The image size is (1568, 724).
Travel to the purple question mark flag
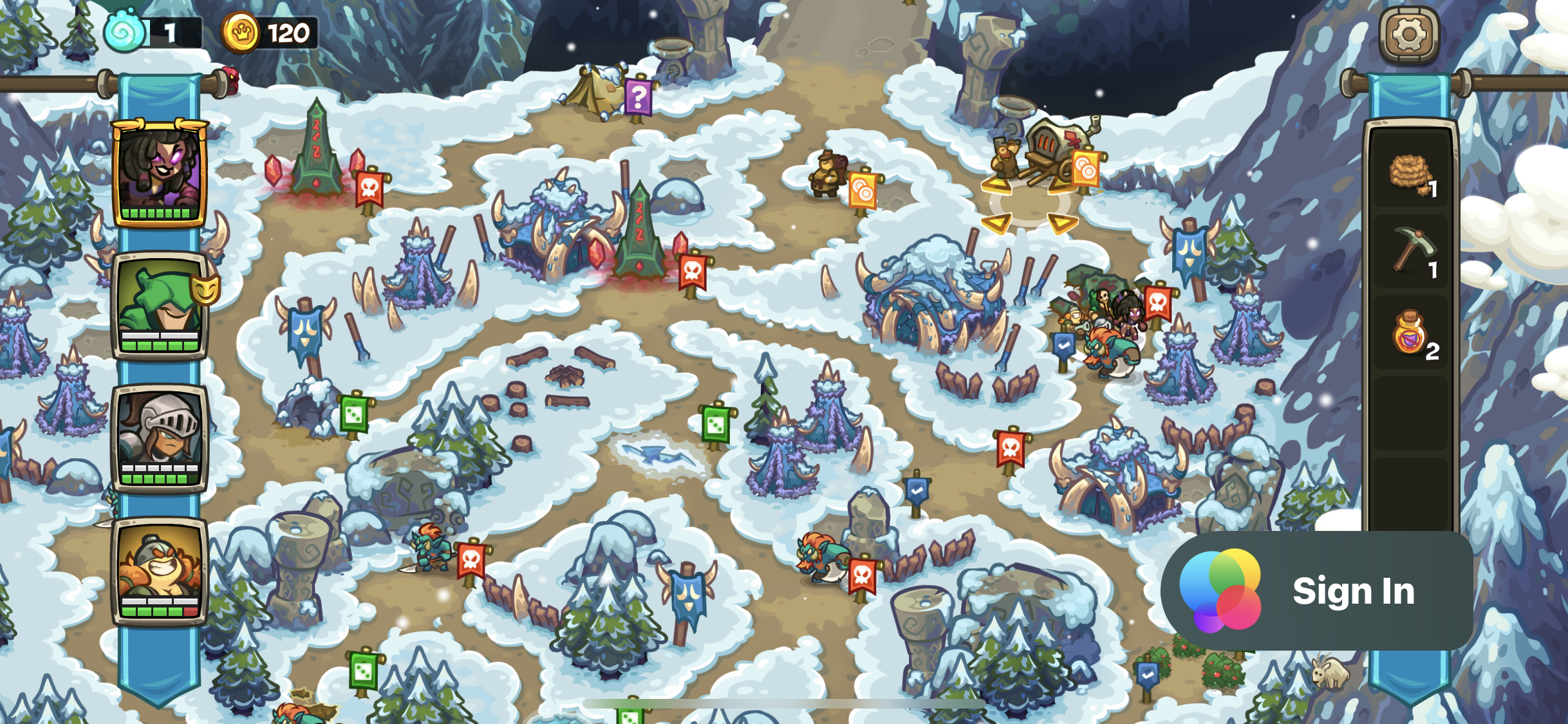click(638, 98)
